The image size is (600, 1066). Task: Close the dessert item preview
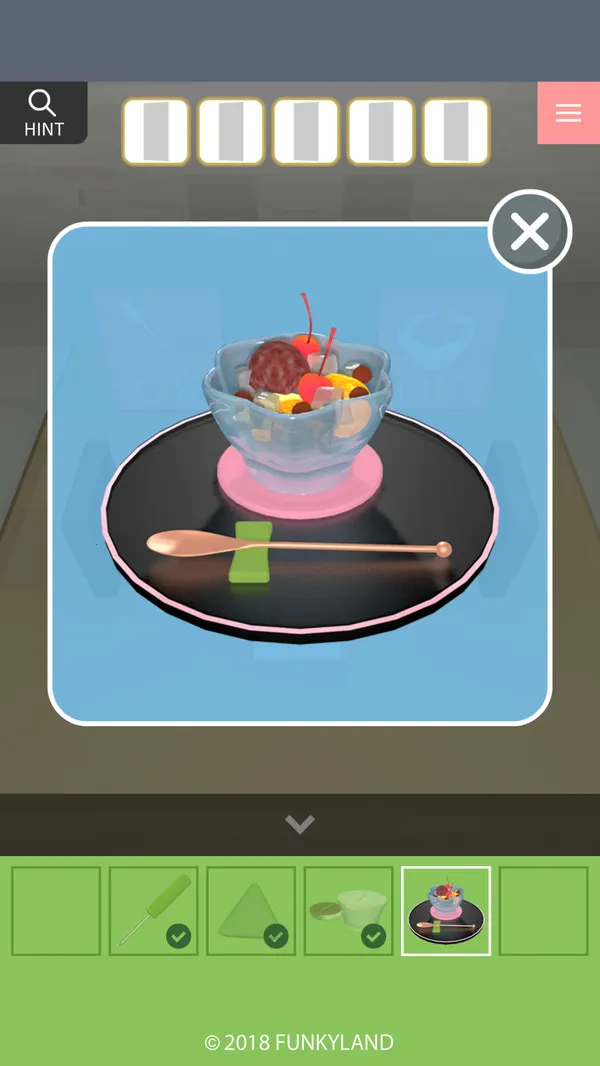pyautogui.click(x=529, y=232)
